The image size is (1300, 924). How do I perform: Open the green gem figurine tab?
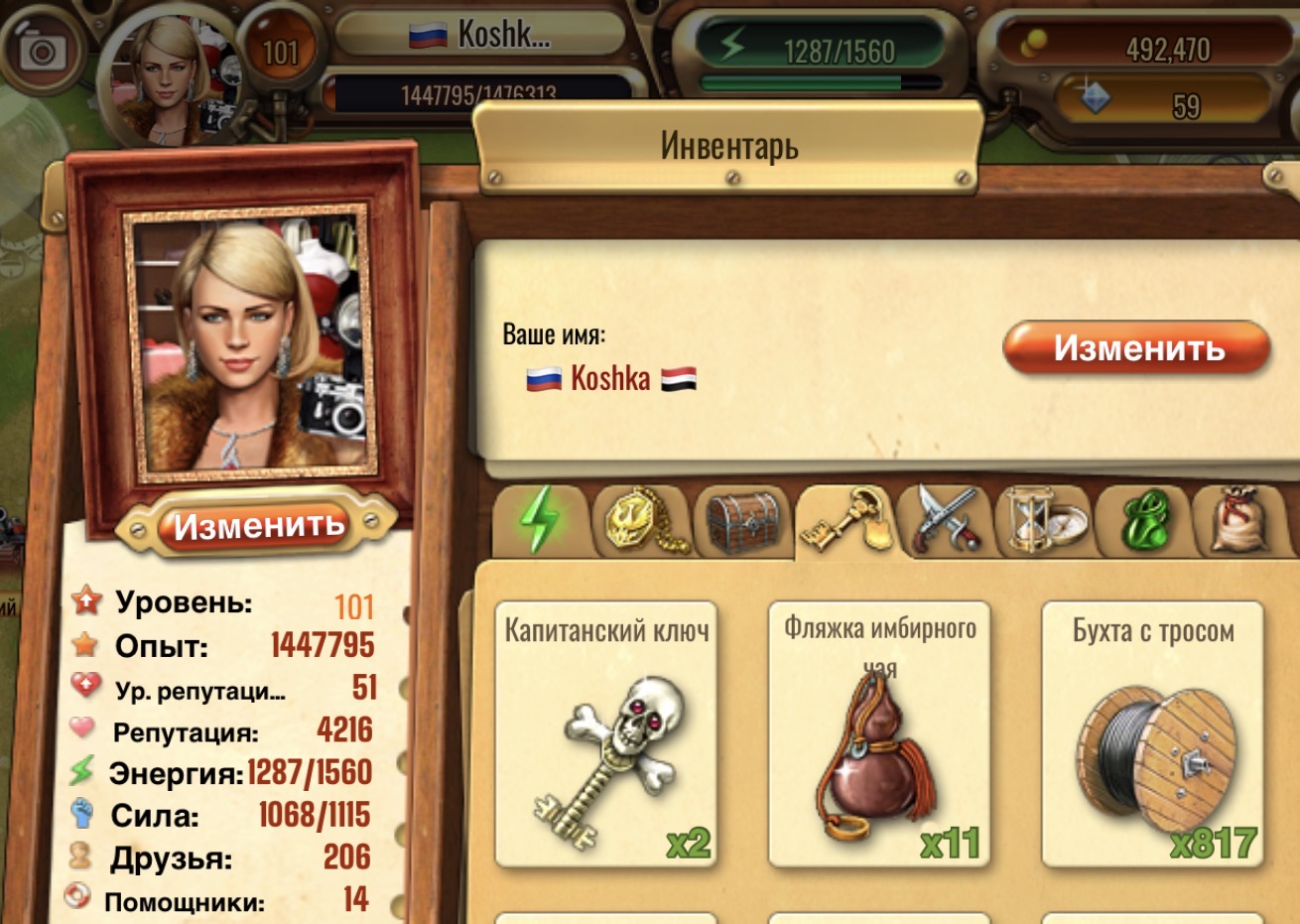pos(1144,519)
